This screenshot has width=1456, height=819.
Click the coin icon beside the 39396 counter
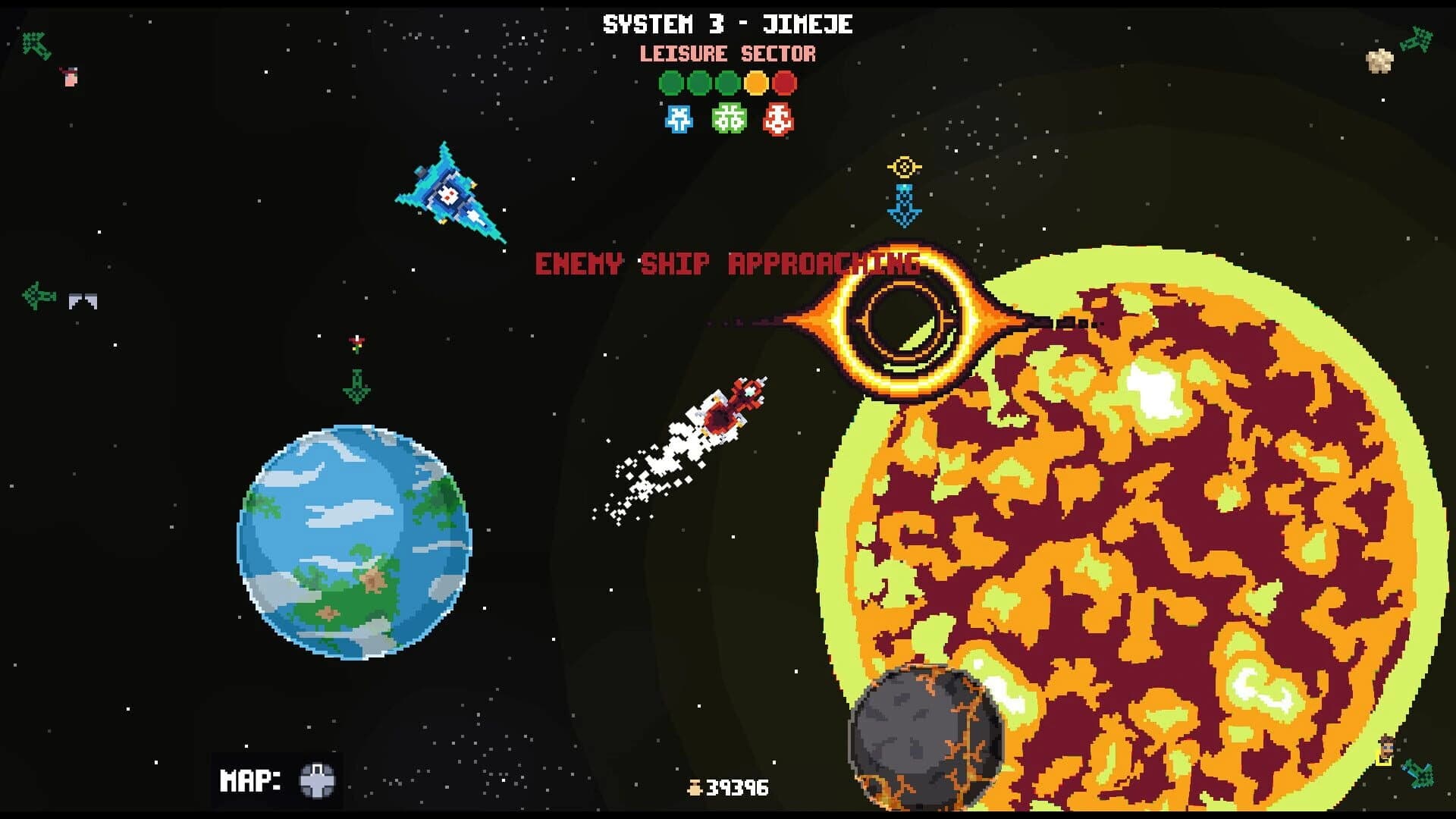[x=696, y=787]
